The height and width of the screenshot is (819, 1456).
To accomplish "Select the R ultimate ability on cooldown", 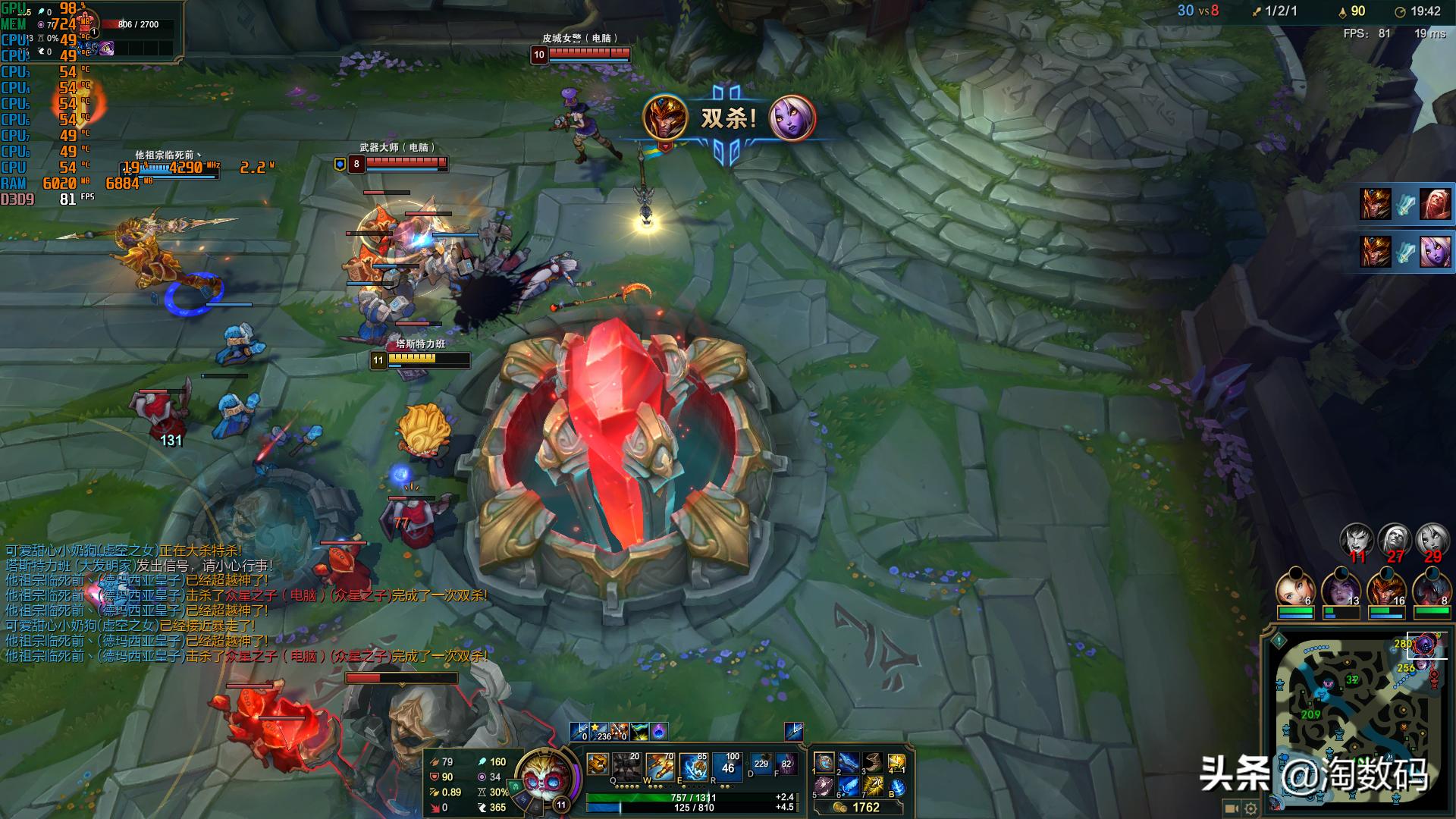I will pos(728,767).
